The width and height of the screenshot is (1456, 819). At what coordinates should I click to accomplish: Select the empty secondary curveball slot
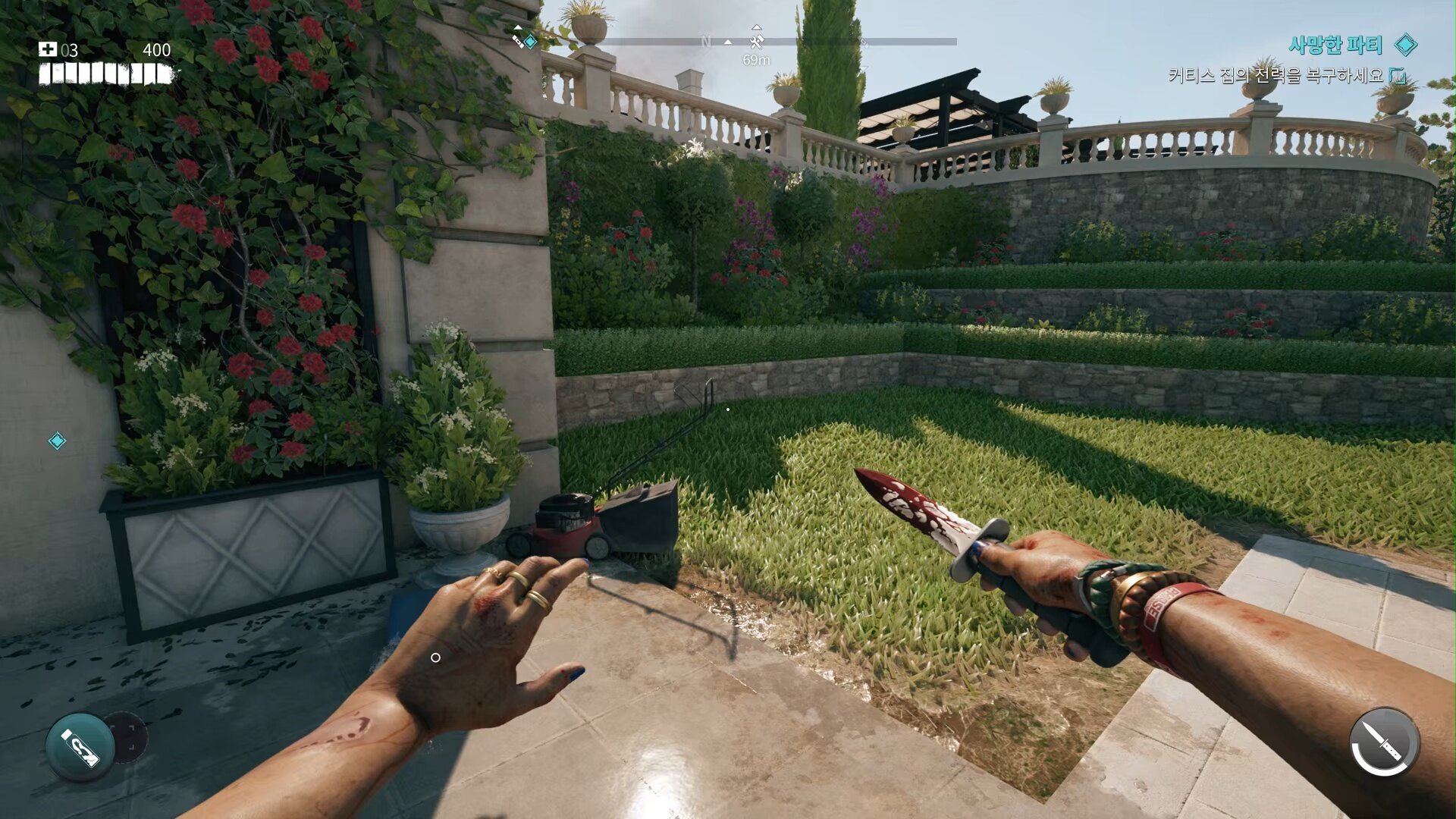point(127,735)
